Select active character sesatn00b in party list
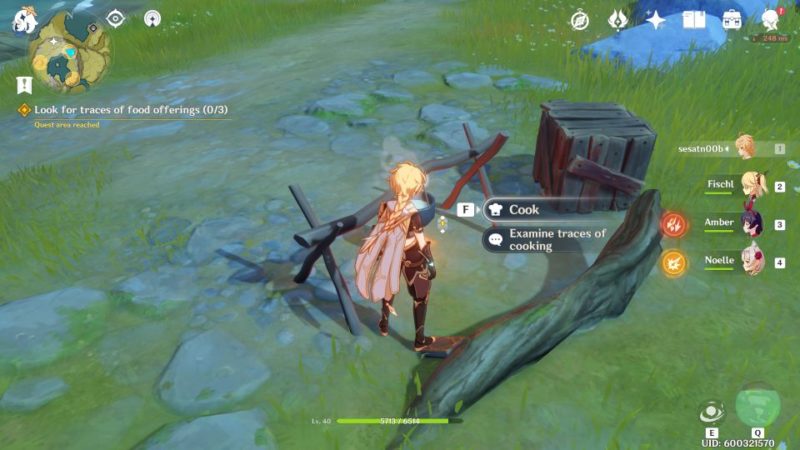 coord(744,148)
